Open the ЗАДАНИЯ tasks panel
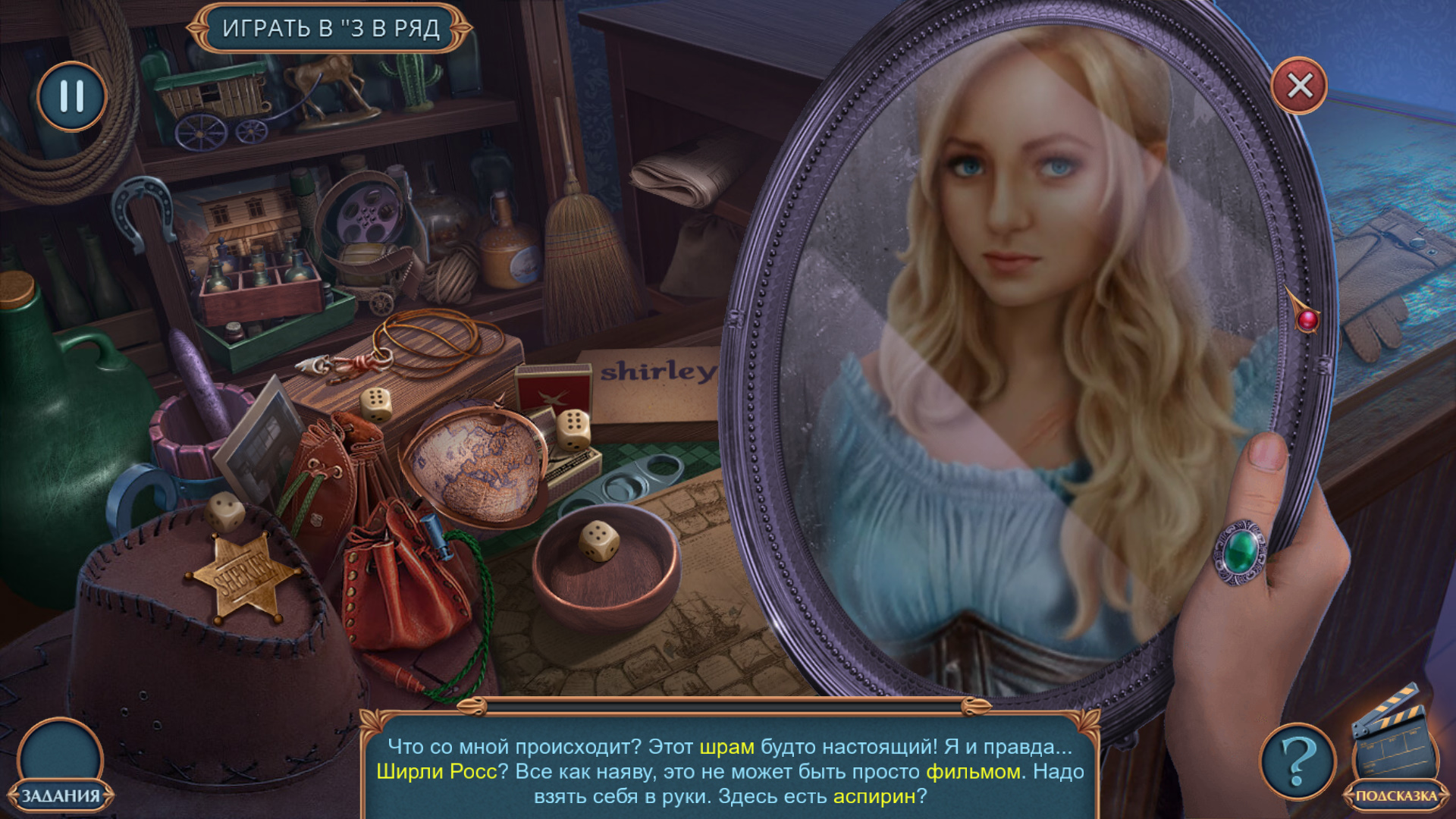1456x819 pixels. point(61,766)
